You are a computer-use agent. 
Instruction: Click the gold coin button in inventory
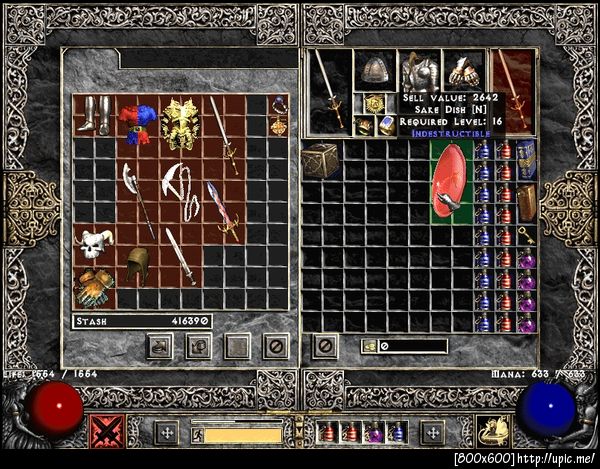tap(369, 346)
